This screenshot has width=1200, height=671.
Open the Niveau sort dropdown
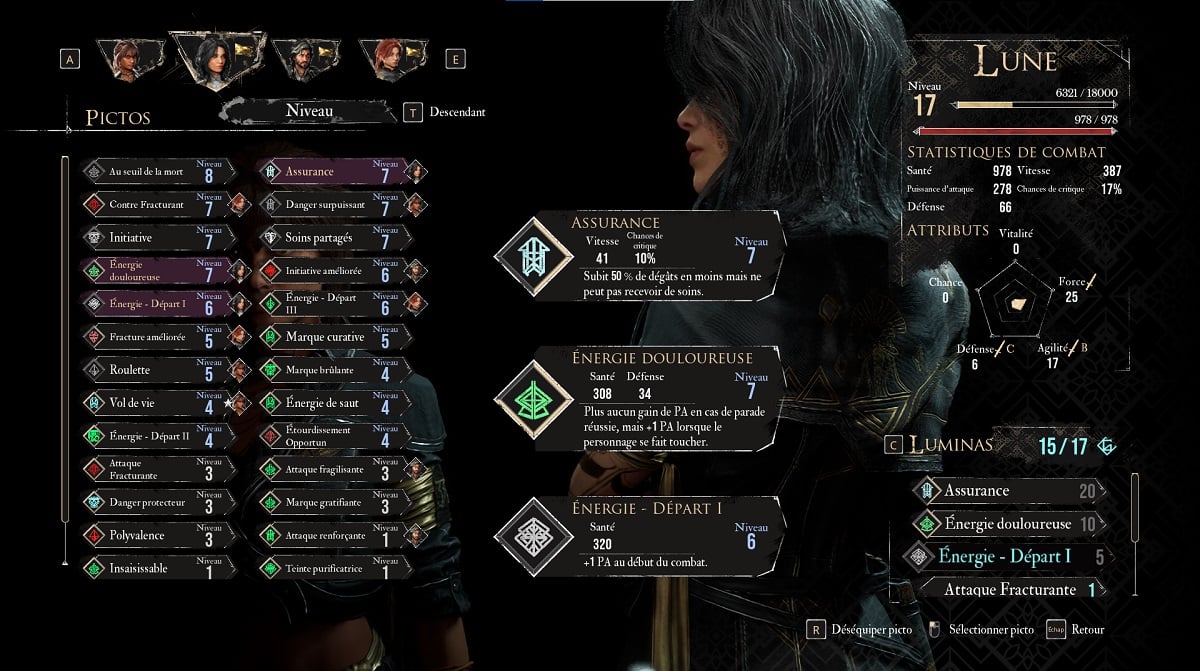click(x=308, y=112)
